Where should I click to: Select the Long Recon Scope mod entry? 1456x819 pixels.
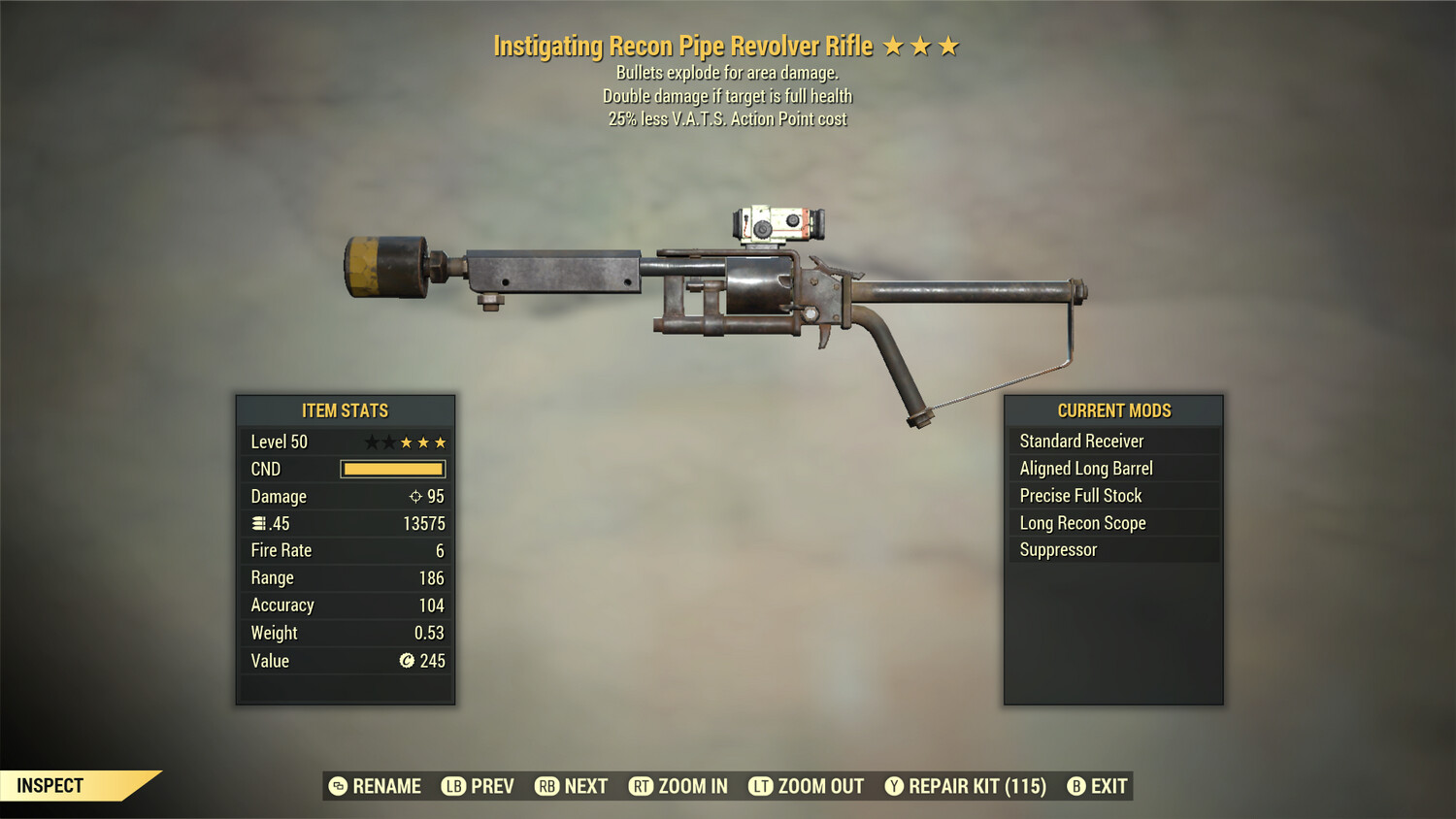pyautogui.click(x=1082, y=523)
